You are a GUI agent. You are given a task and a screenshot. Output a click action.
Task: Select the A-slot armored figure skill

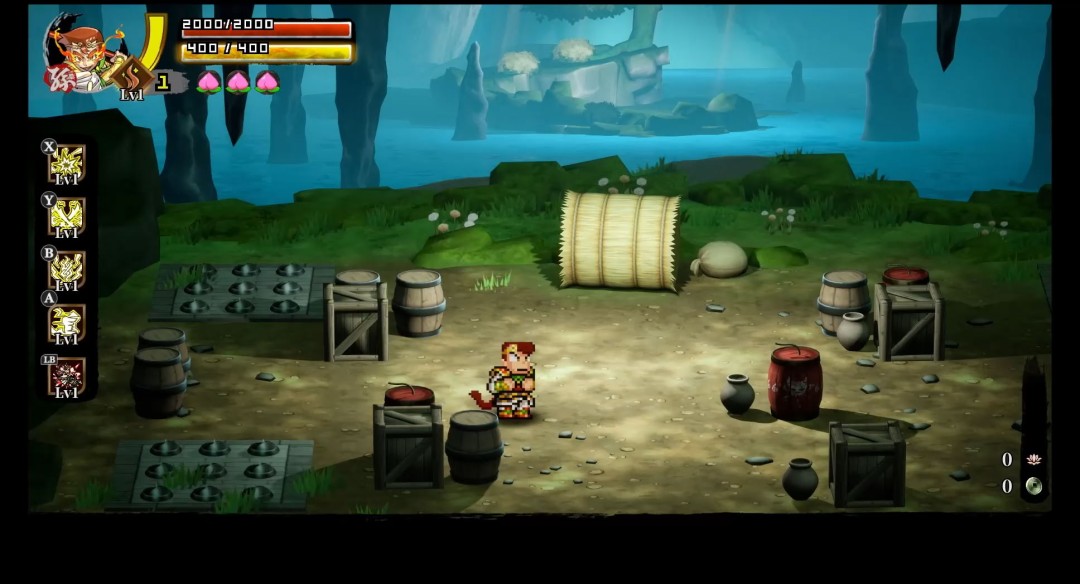tap(67, 323)
